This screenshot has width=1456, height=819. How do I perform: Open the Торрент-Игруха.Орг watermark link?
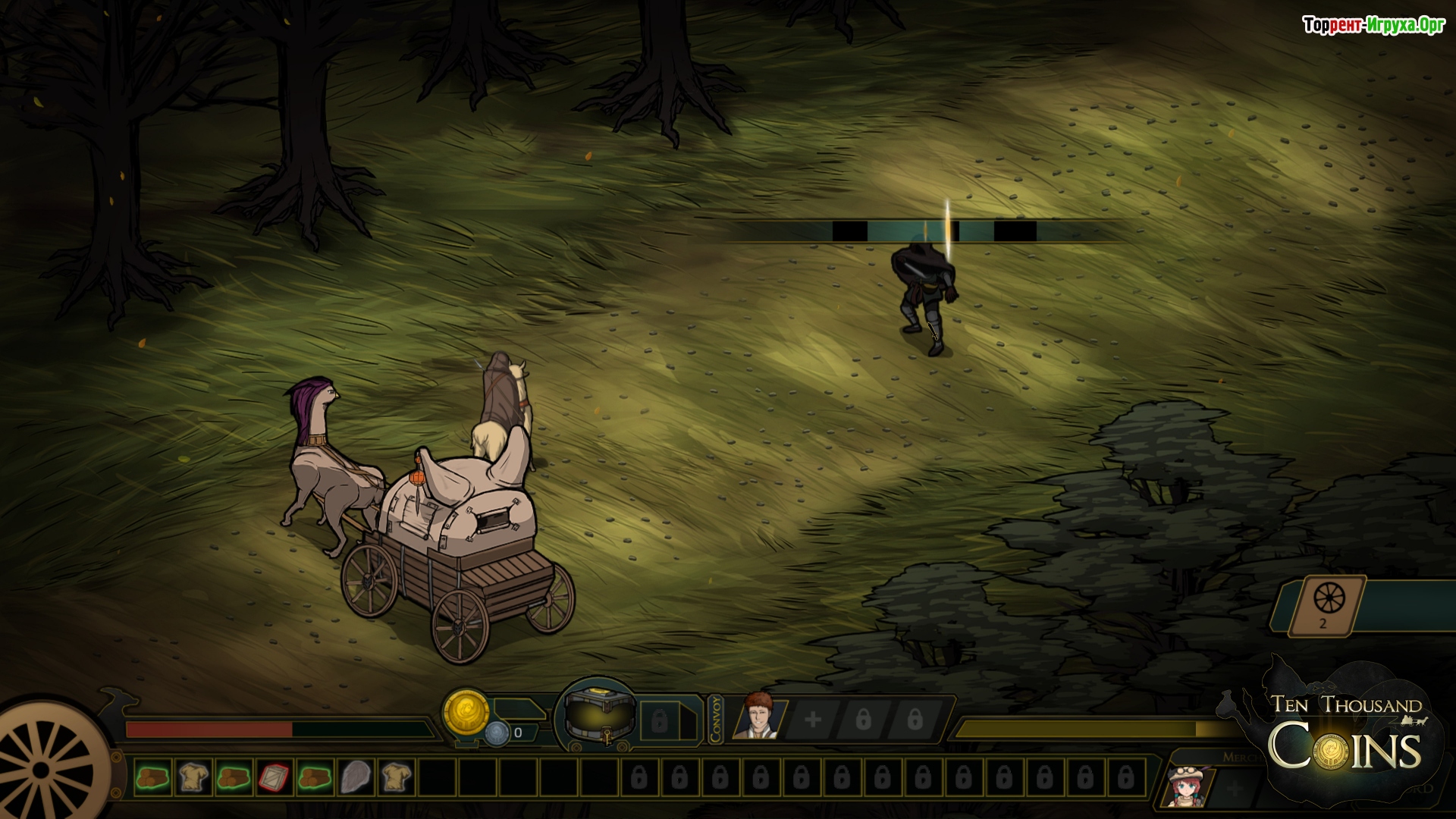[x=1373, y=25]
